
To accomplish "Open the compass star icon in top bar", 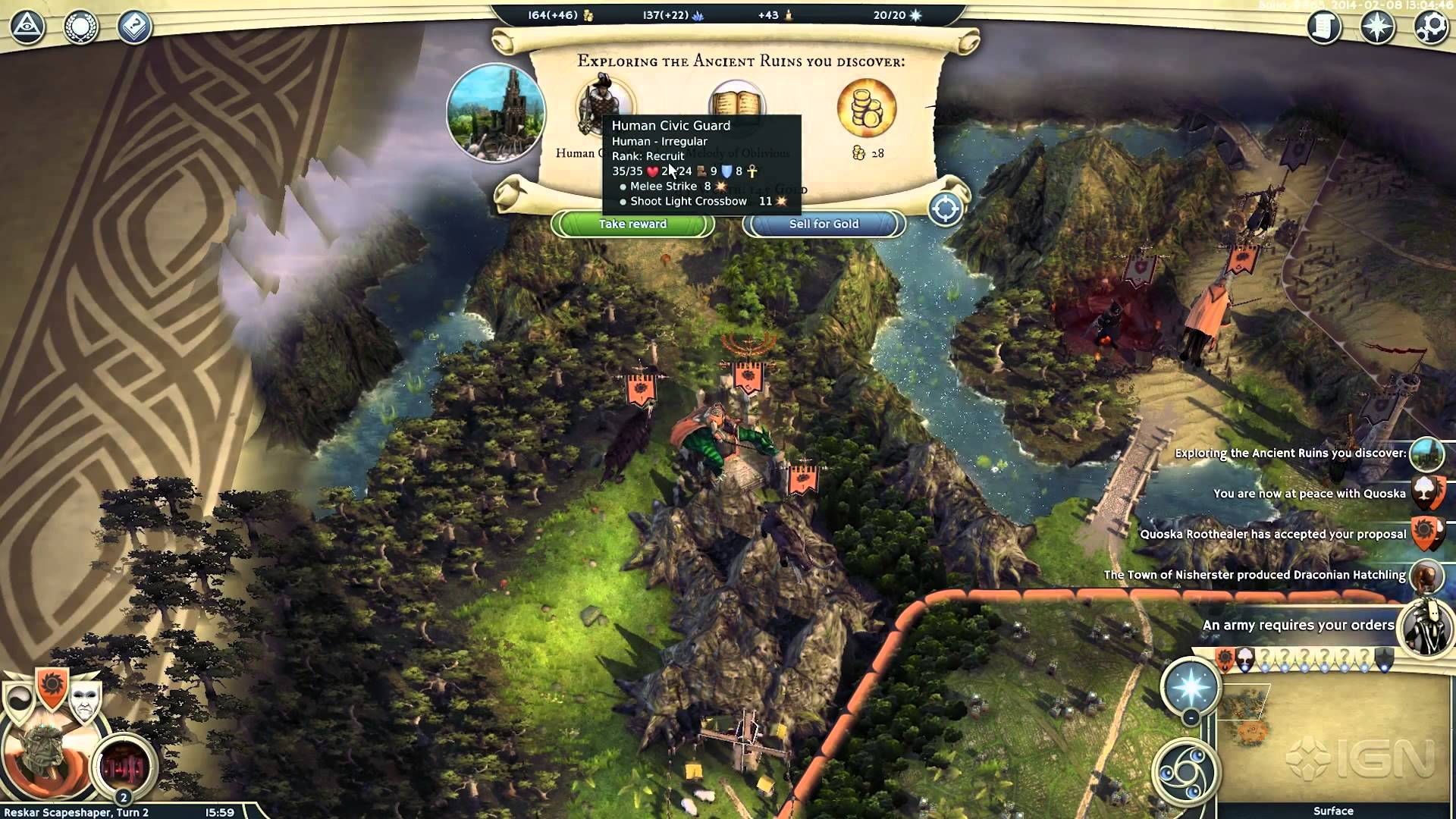I will pos(1377,27).
